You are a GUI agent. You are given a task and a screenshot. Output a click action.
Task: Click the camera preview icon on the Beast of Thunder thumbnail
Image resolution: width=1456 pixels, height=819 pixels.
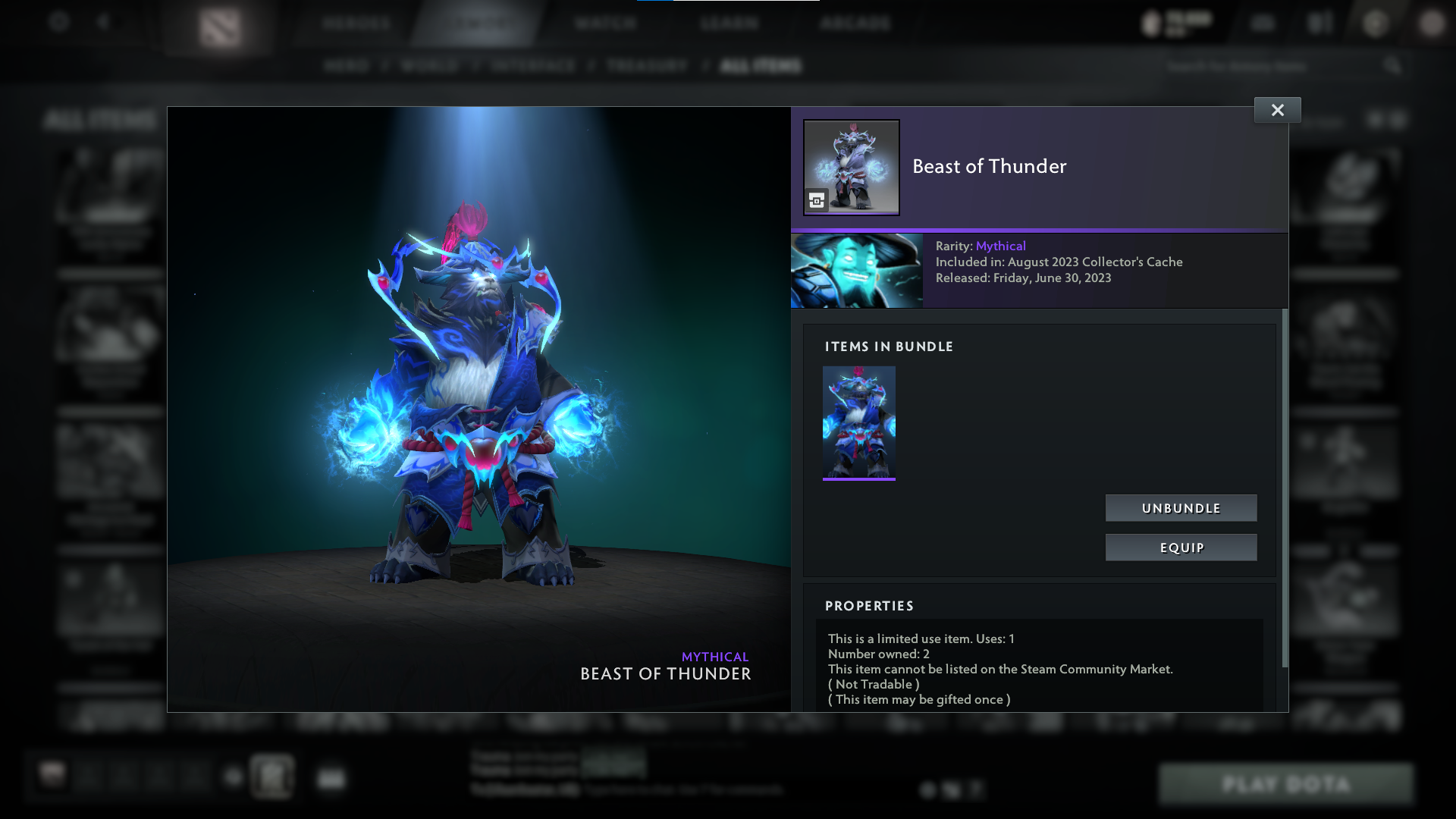point(816,200)
